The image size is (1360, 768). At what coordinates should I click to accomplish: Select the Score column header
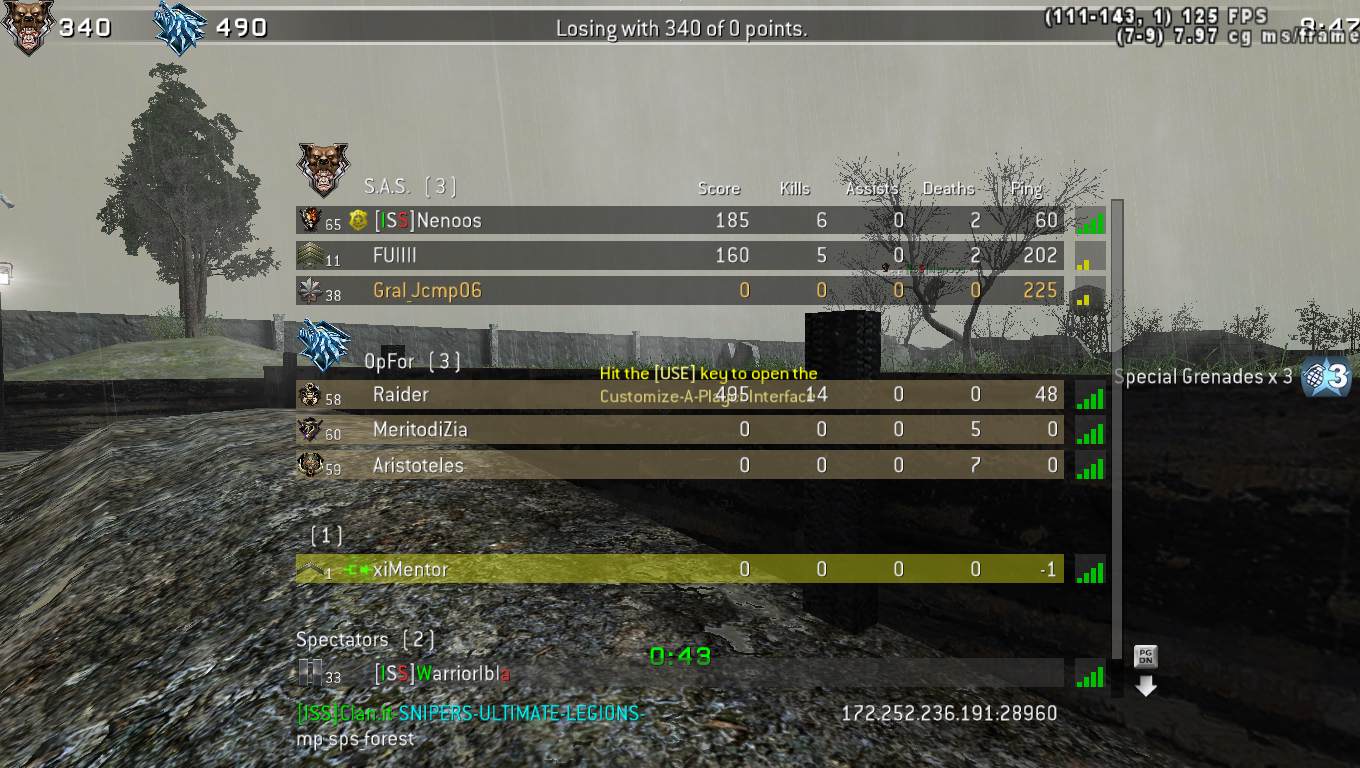(719, 188)
